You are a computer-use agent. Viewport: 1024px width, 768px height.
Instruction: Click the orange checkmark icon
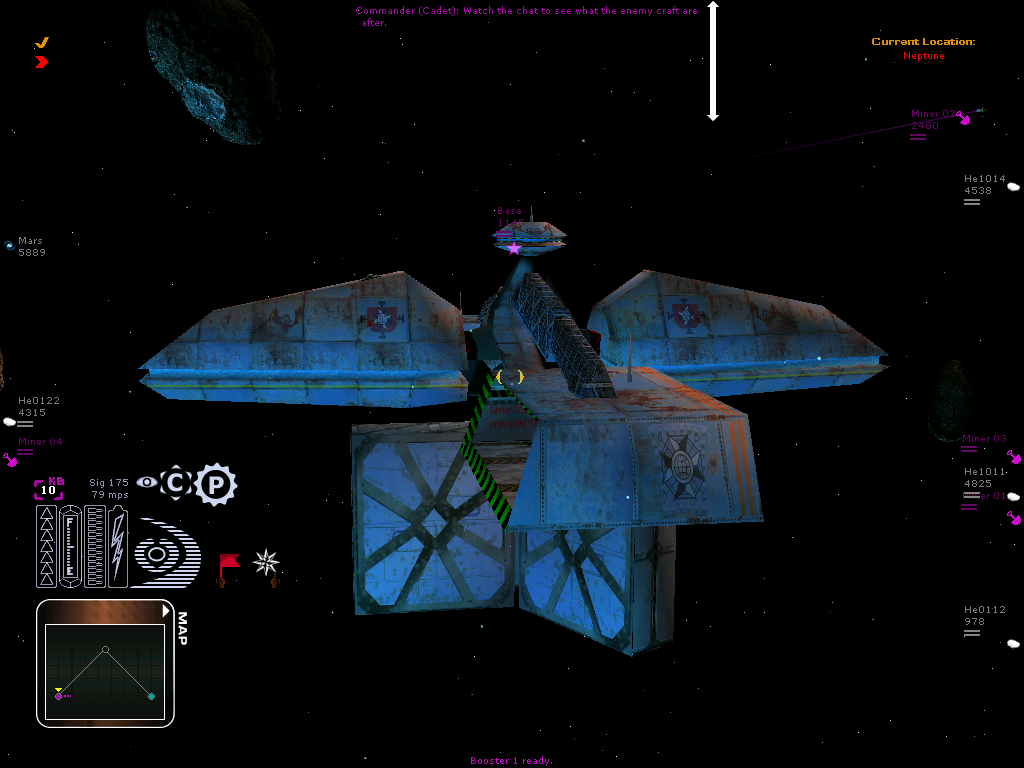42,43
